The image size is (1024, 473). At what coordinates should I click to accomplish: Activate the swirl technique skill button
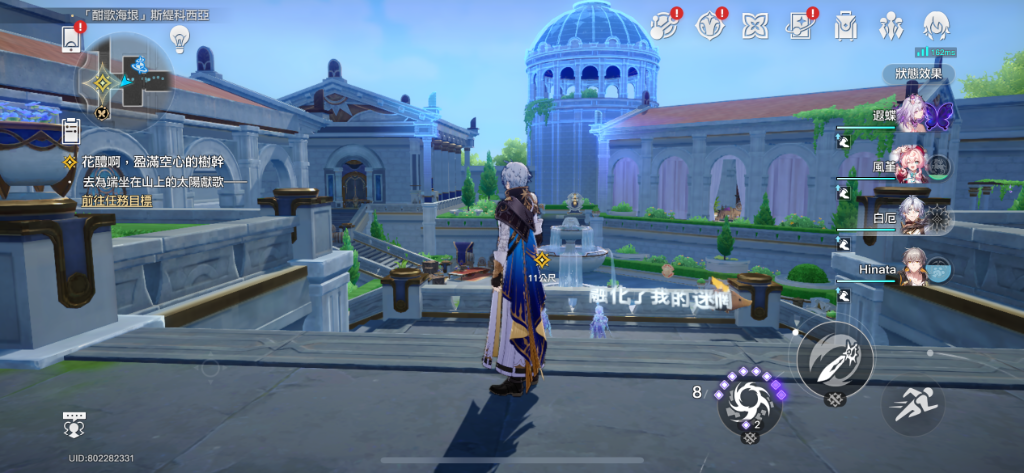[748, 400]
